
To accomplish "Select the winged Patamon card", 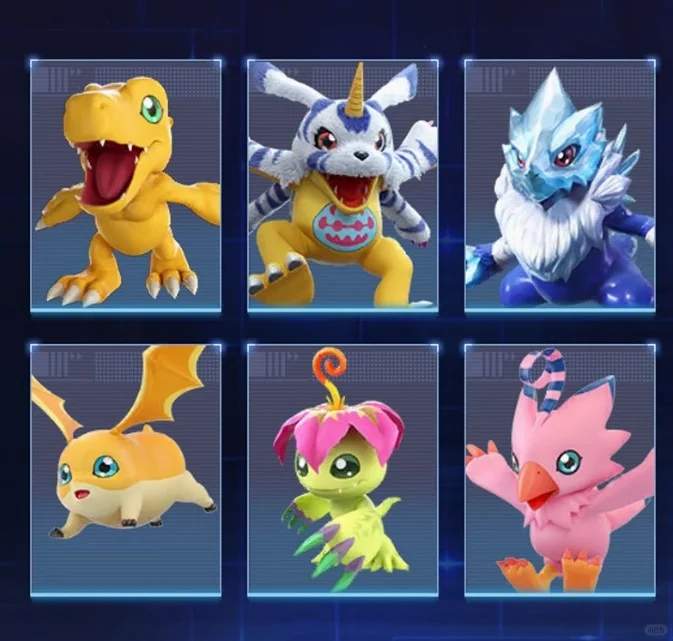I will point(125,470).
